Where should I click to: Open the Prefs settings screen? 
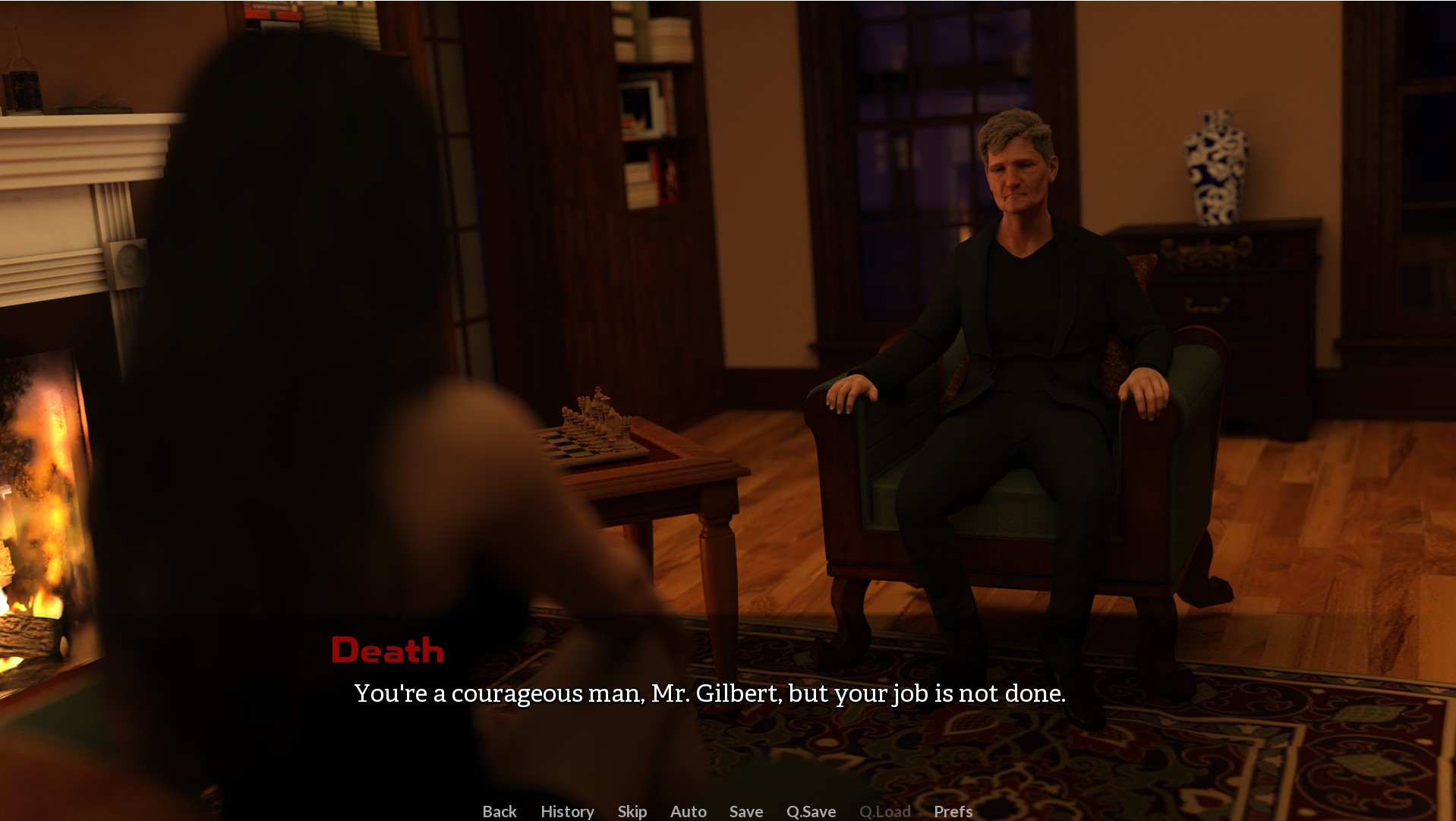pos(953,811)
